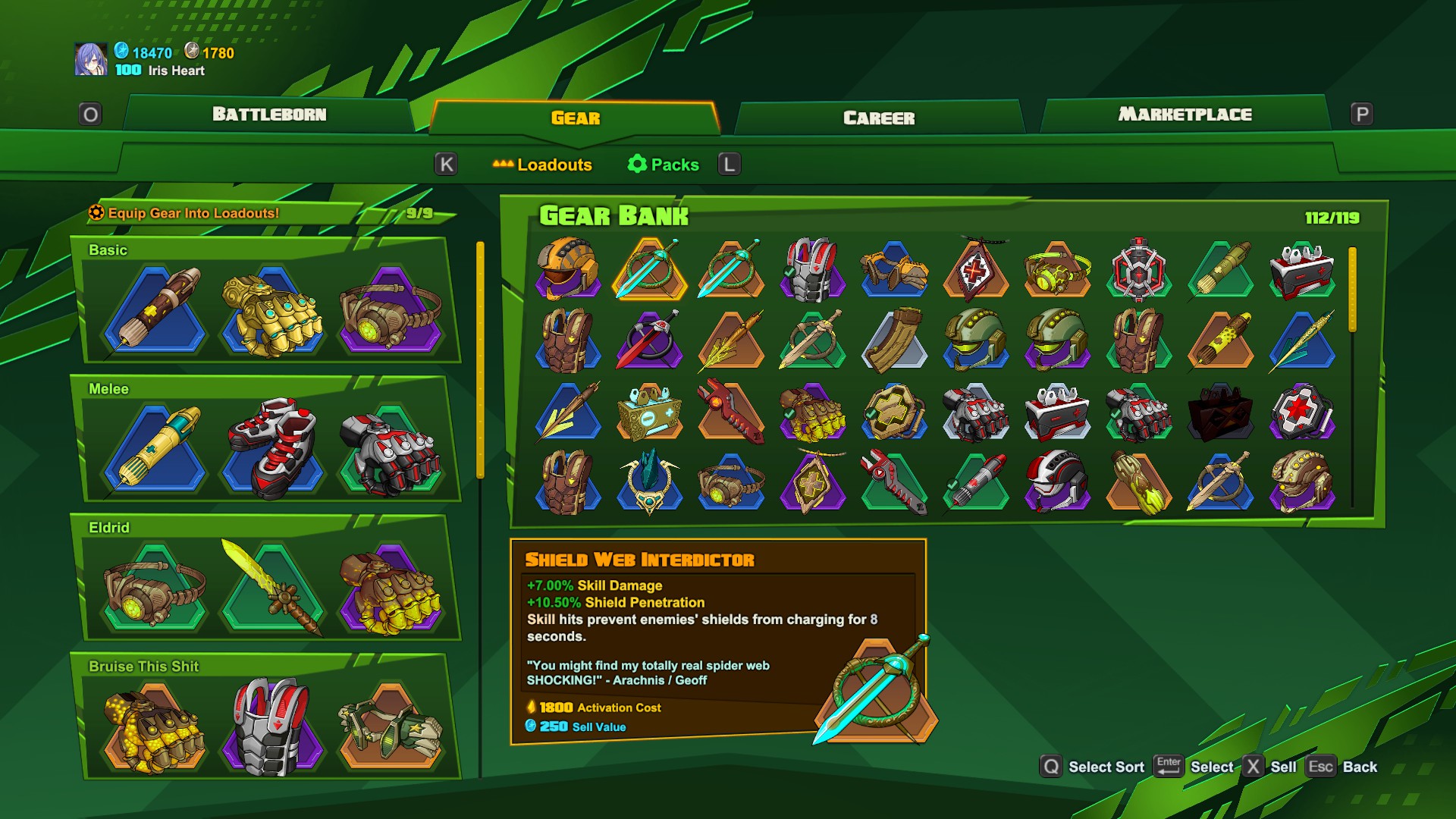Open the Packs sub-tab
Screen dimensions: 1456x819
point(664,165)
